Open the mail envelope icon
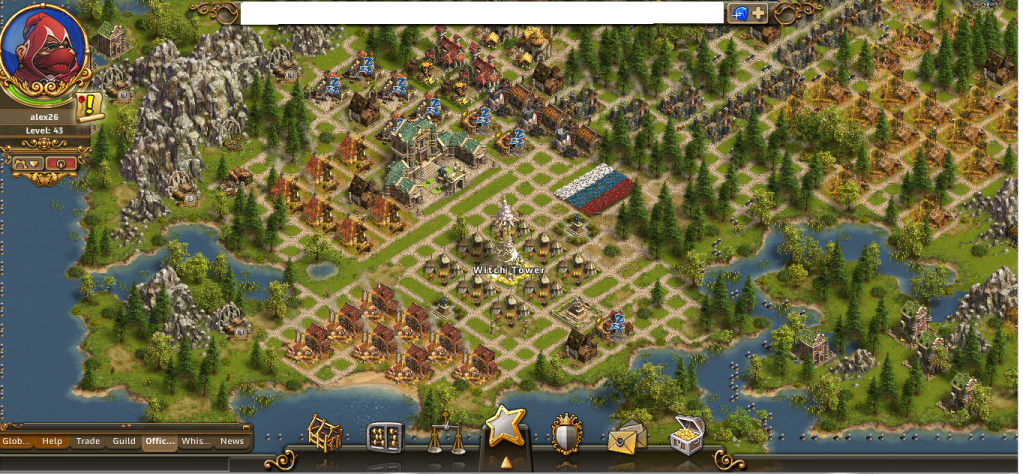Viewport: 1023px width, 474px height. [x=627, y=438]
